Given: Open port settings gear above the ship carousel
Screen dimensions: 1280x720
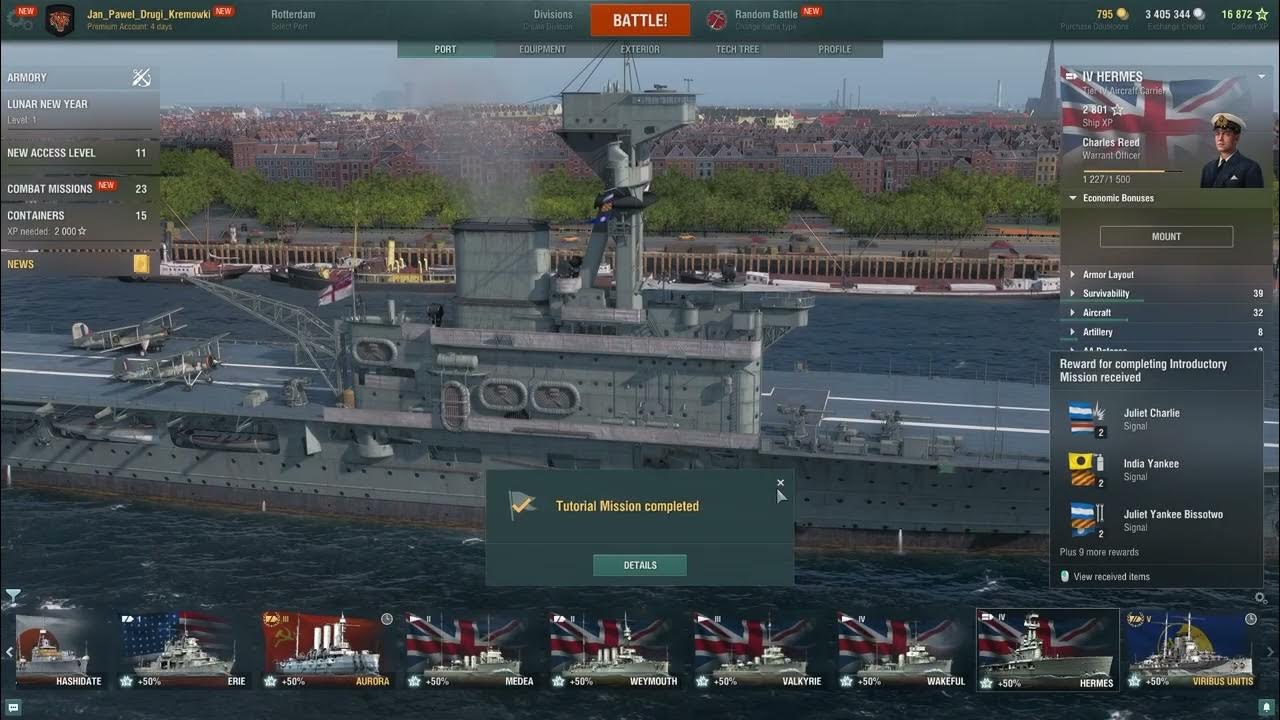Looking at the screenshot, I should click(1260, 596).
